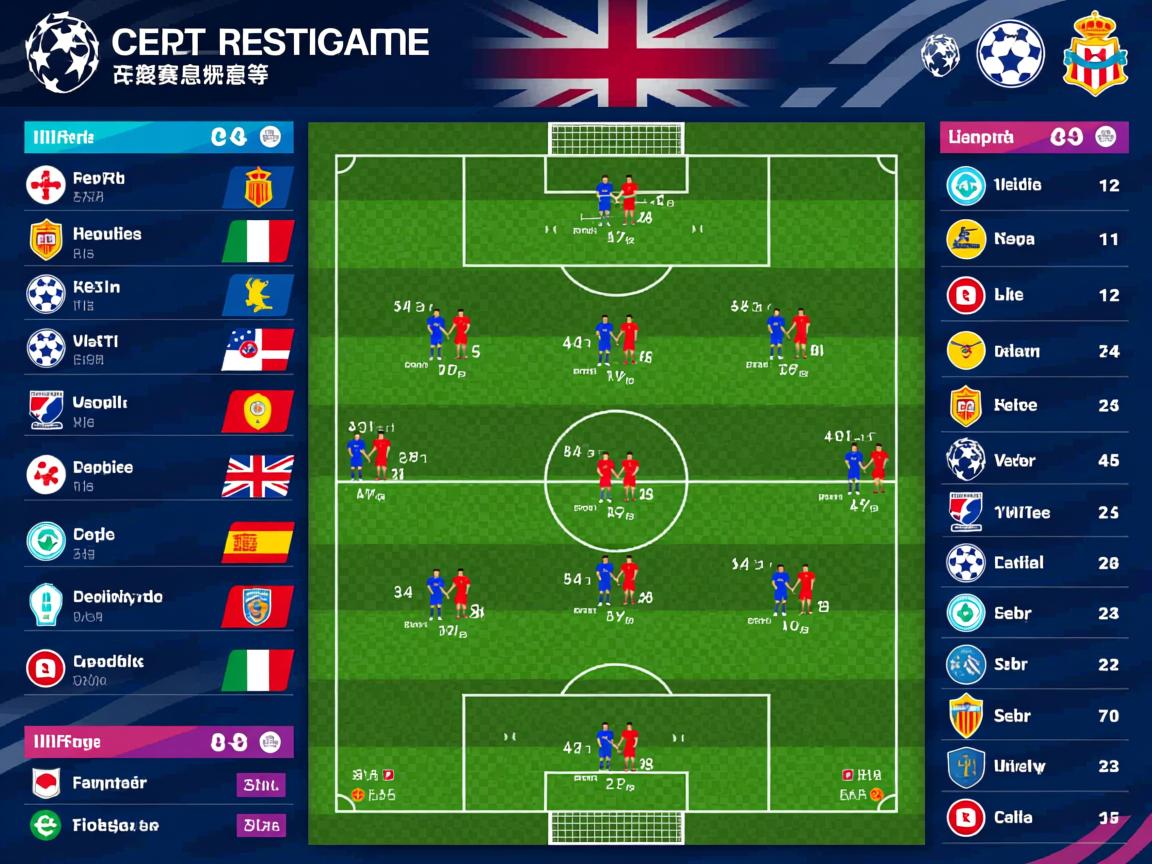Image resolution: width=1152 pixels, height=864 pixels.
Task: Select the Urinely player row
Action: click(x=1034, y=767)
